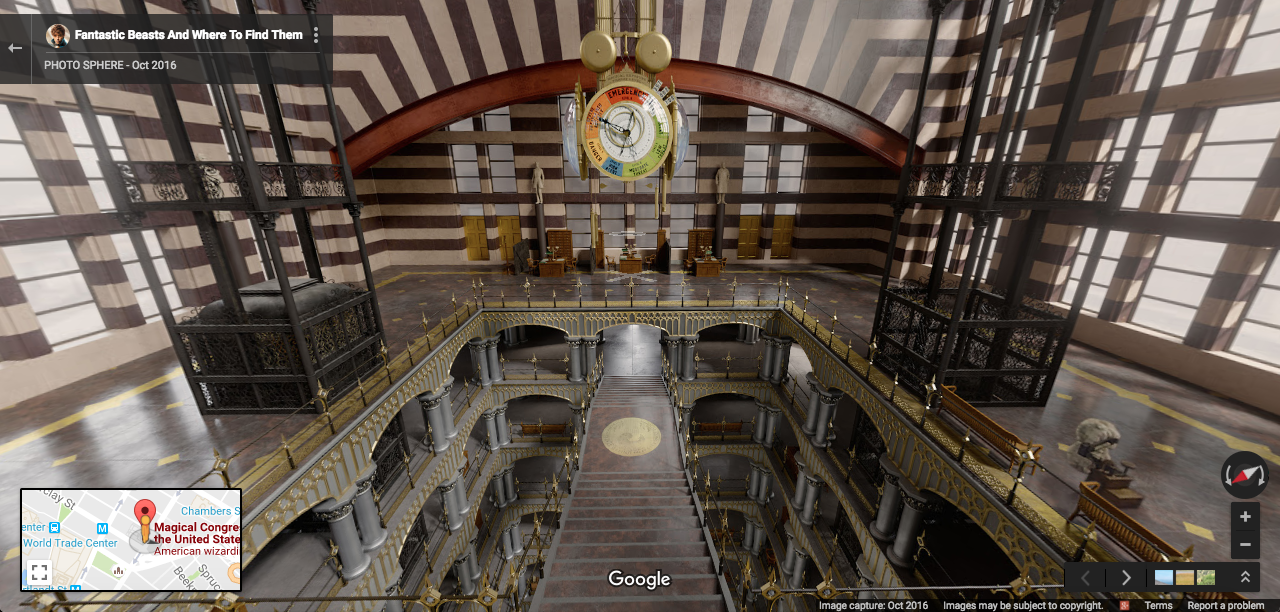This screenshot has width=1280, height=612.
Task: Select the blue sky photo thumbnail
Action: (1164, 577)
